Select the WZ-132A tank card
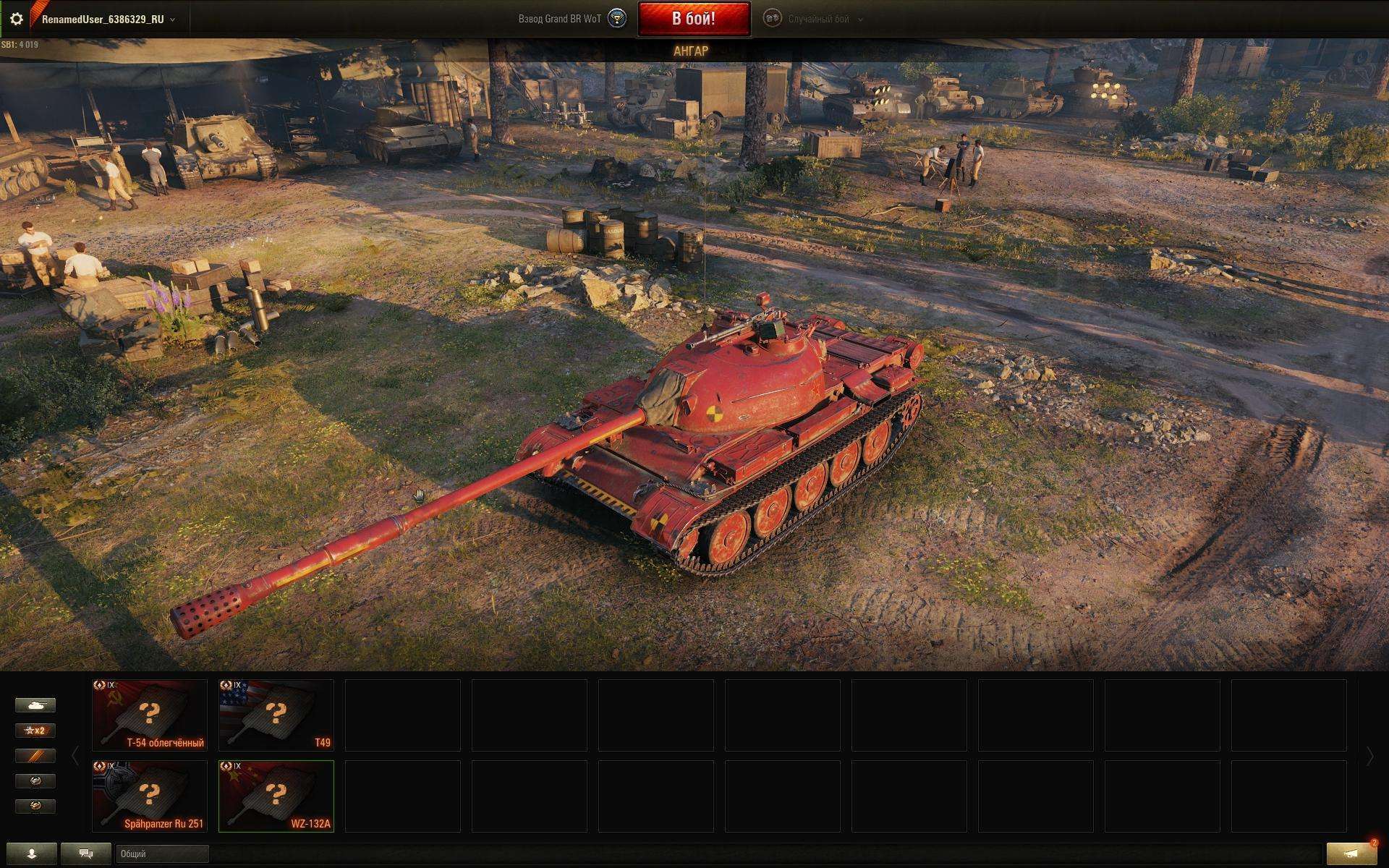 coord(276,796)
